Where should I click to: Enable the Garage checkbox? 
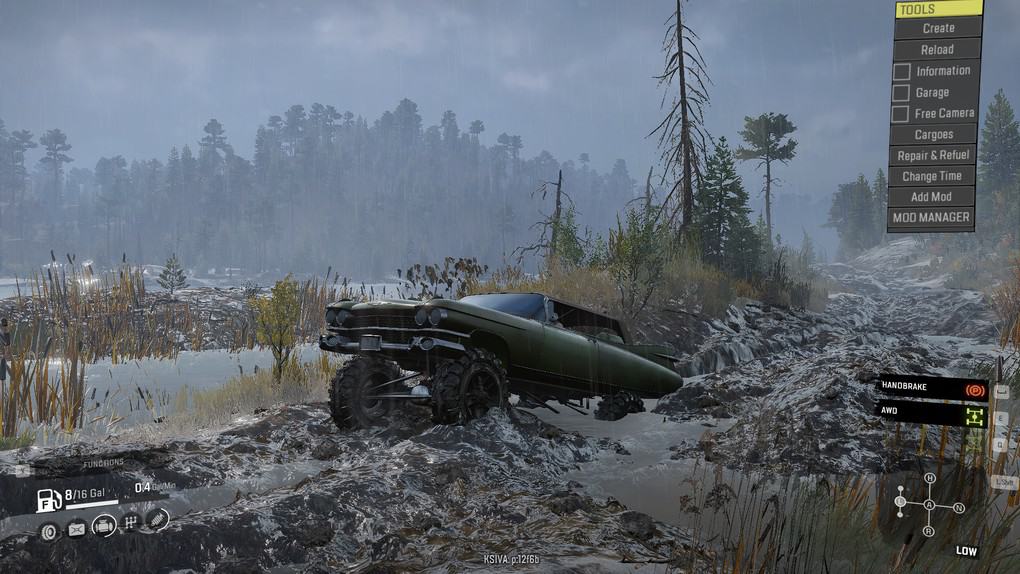(901, 92)
